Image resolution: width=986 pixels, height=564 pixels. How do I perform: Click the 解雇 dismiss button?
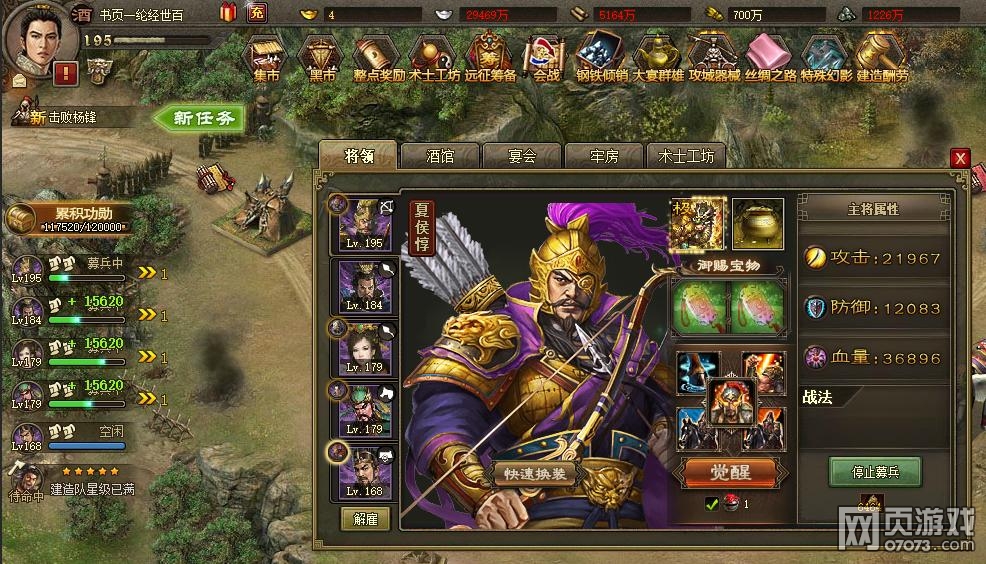tap(365, 519)
